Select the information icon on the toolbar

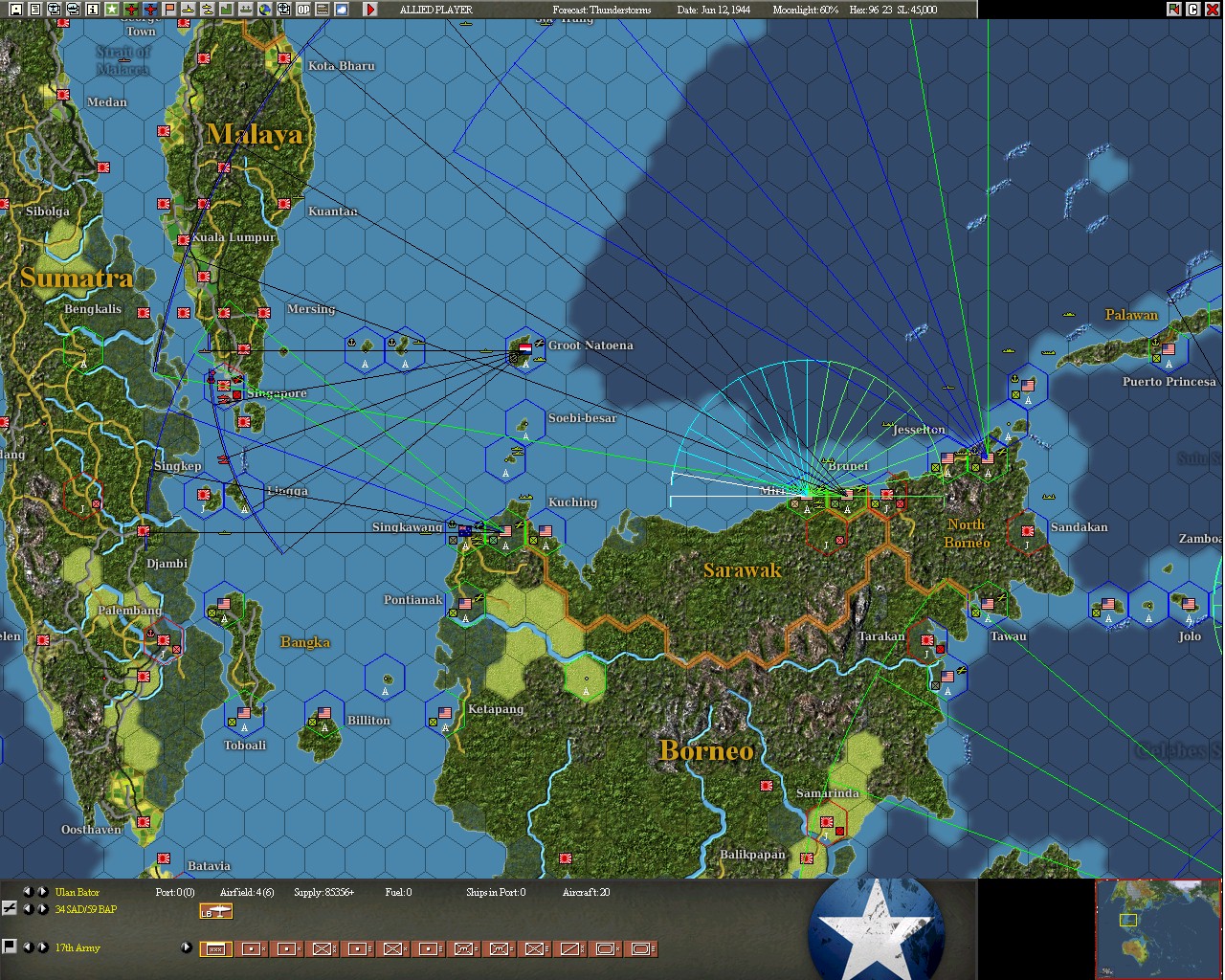92,10
